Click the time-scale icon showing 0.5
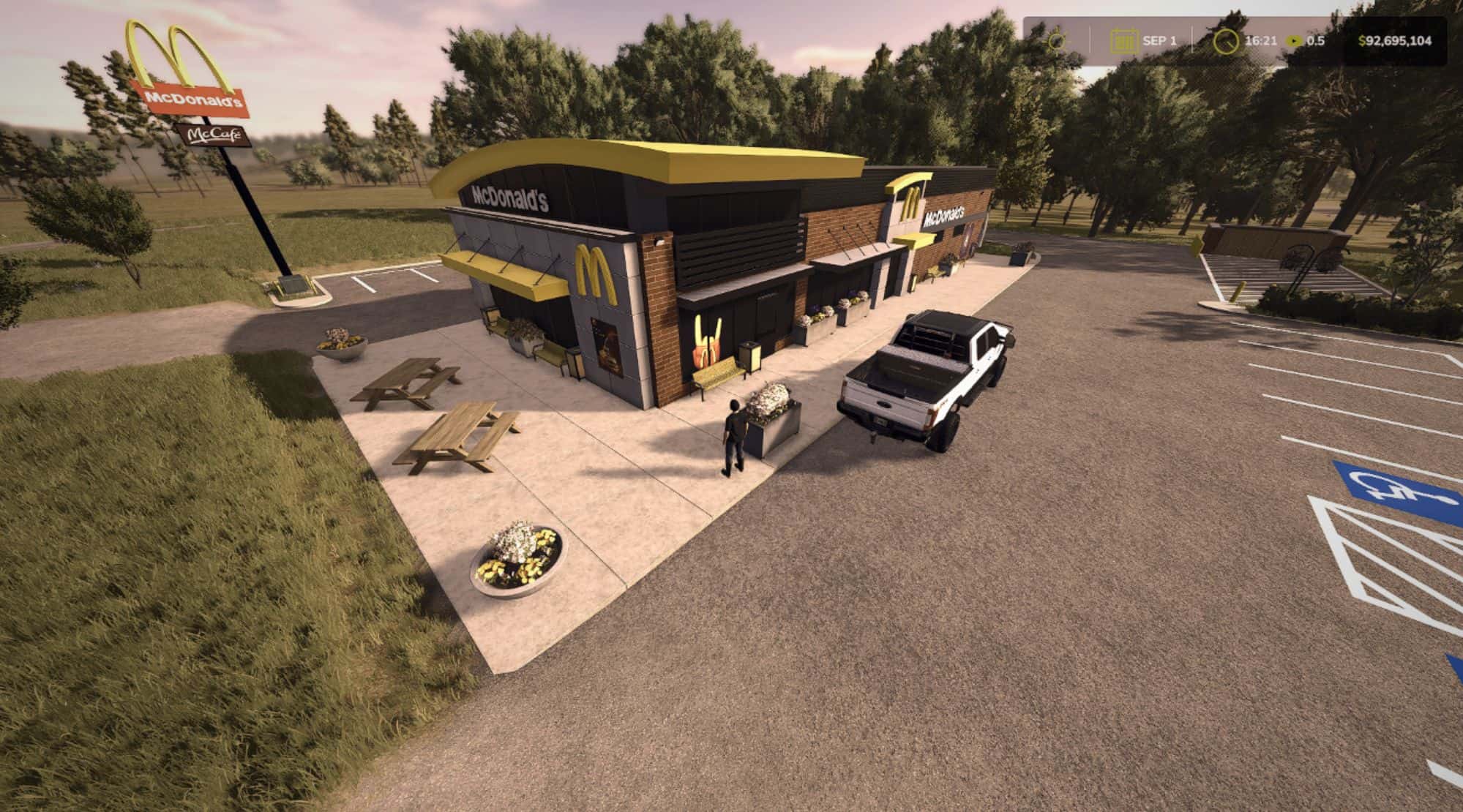 point(1293,42)
